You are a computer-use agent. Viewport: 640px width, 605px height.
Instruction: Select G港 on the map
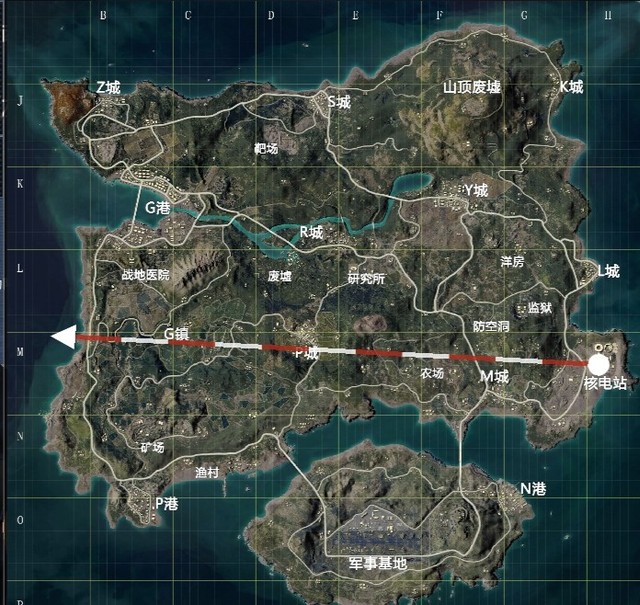click(x=159, y=208)
